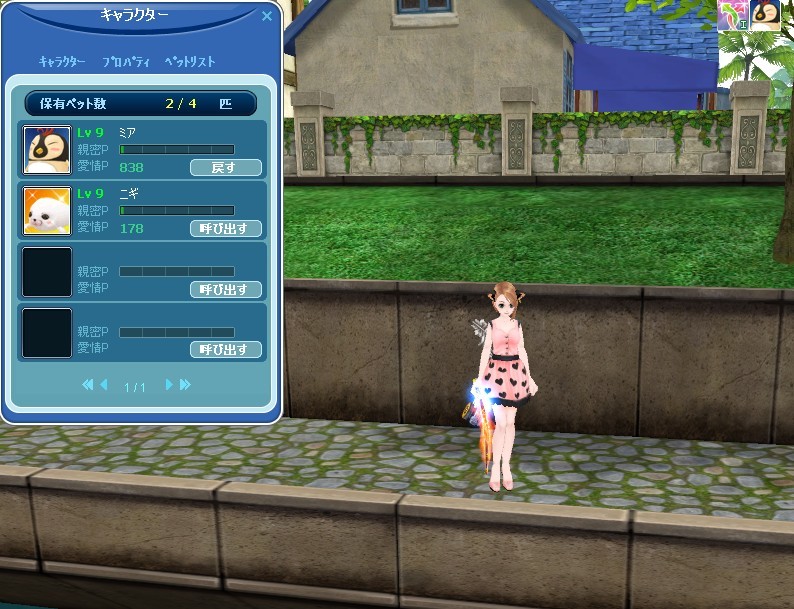Screen dimensions: 794x609
Task: Close the character window
Action: click(267, 16)
